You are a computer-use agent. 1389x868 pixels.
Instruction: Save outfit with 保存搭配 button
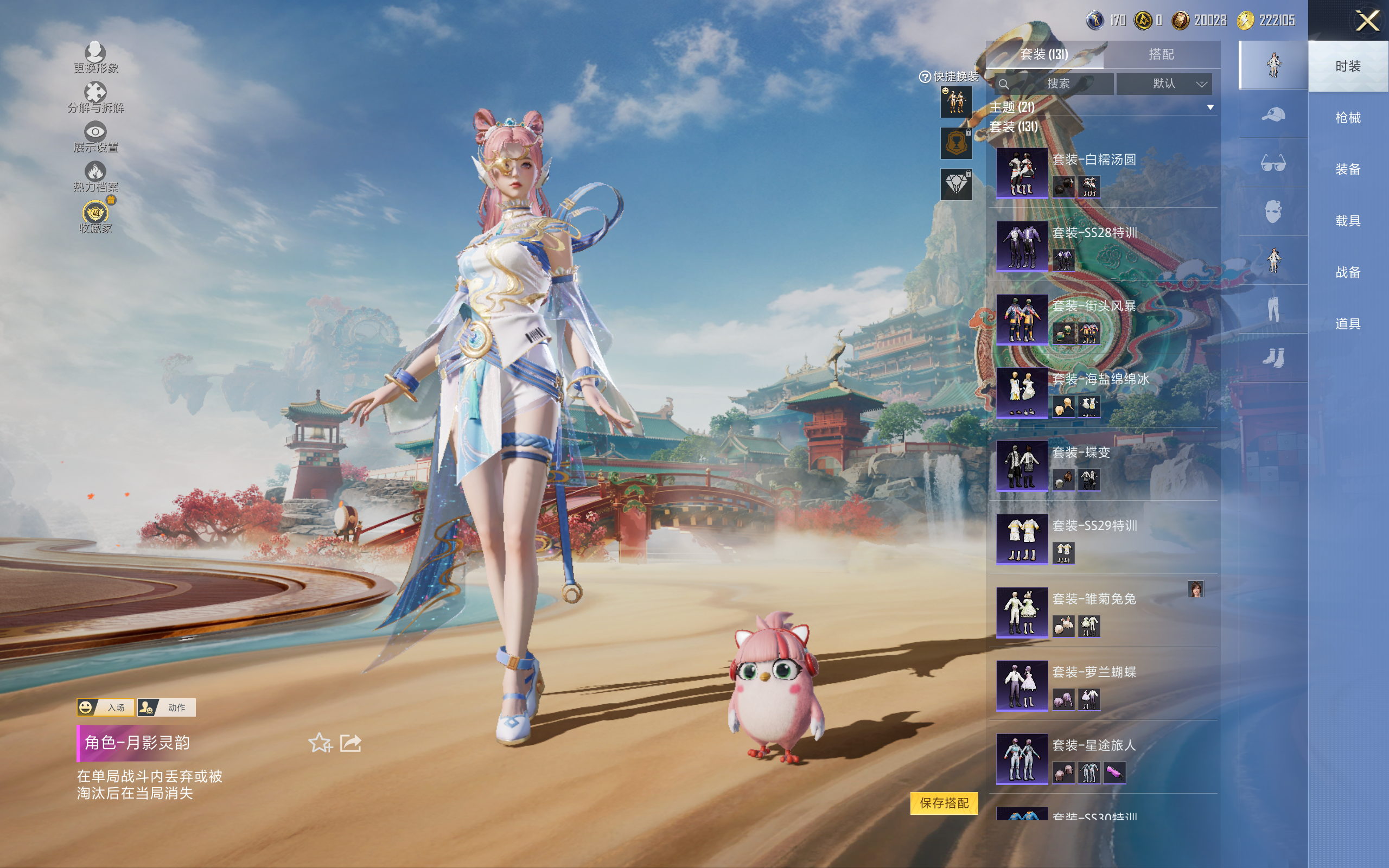pyautogui.click(x=944, y=802)
